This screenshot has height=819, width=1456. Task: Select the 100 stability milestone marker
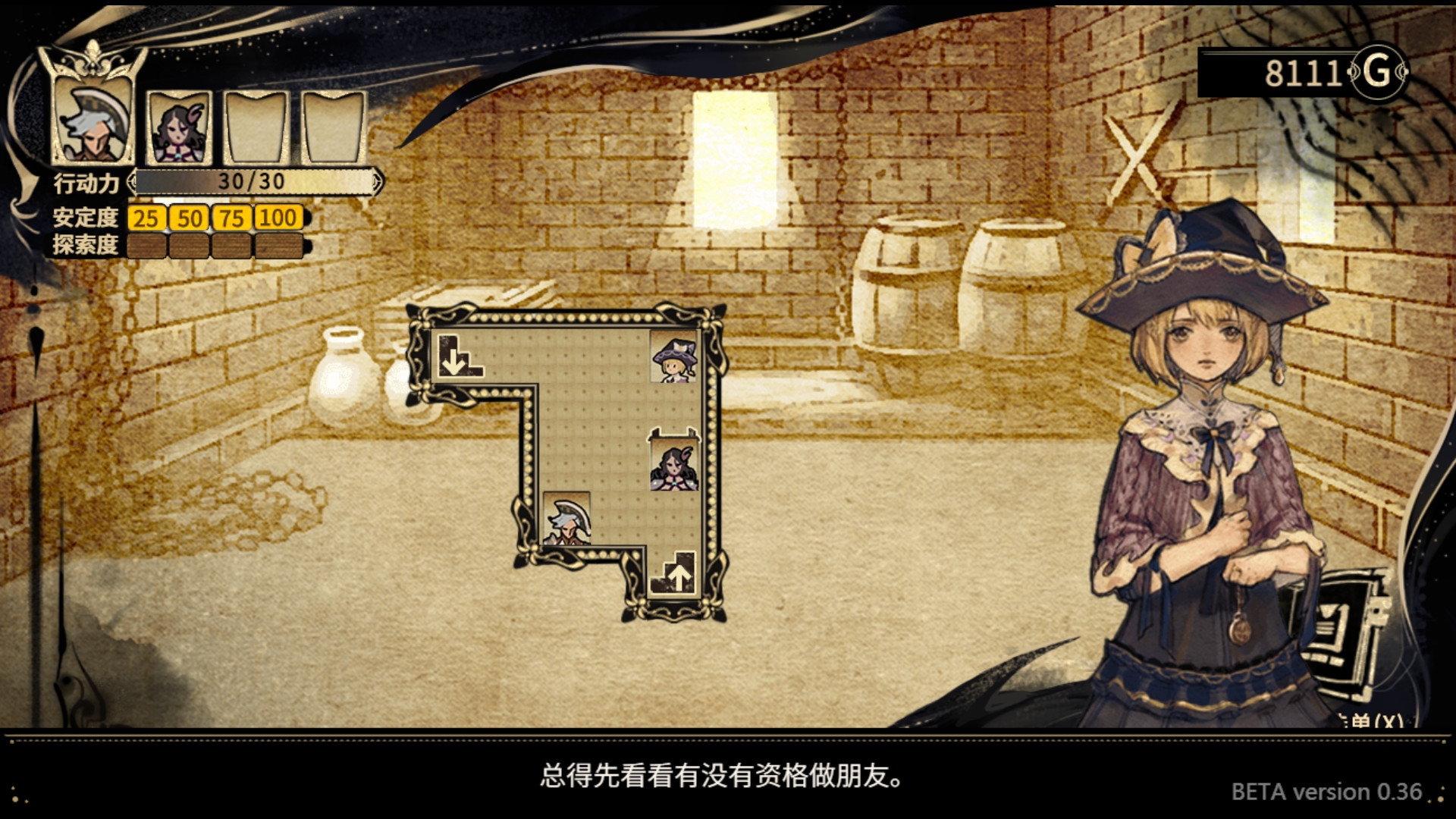[278, 218]
